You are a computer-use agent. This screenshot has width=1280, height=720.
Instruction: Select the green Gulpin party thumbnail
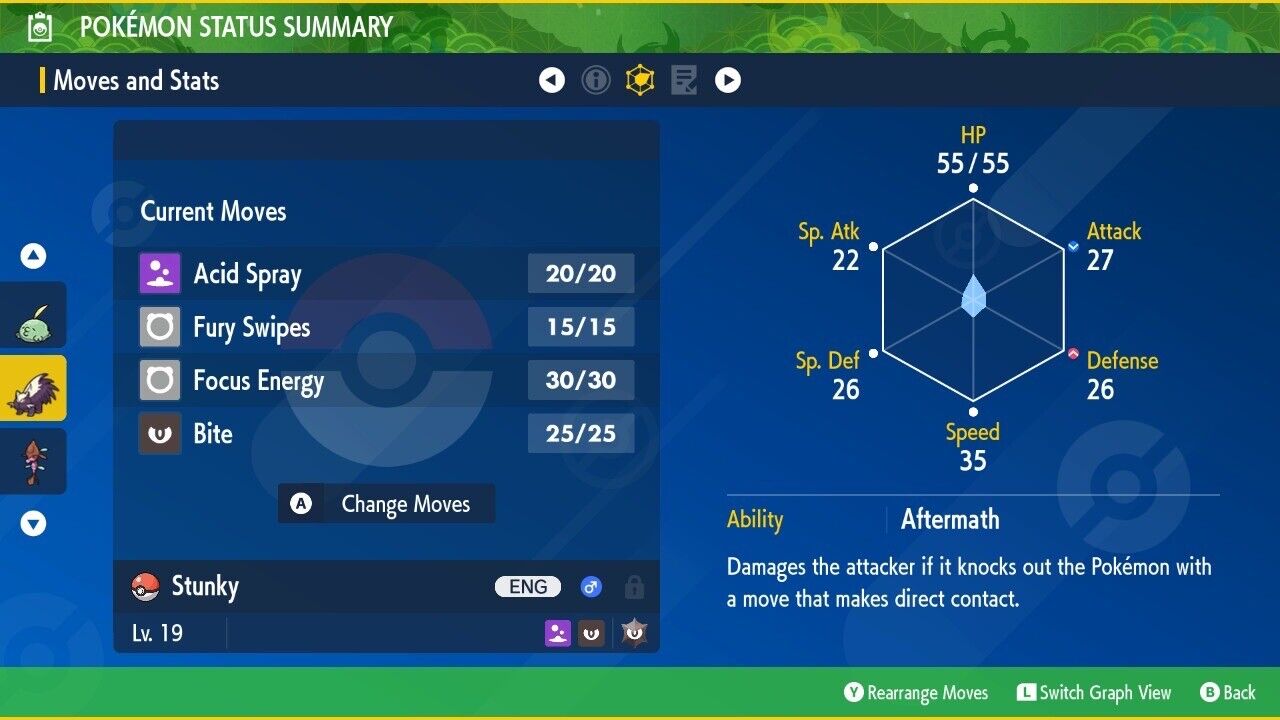33,315
